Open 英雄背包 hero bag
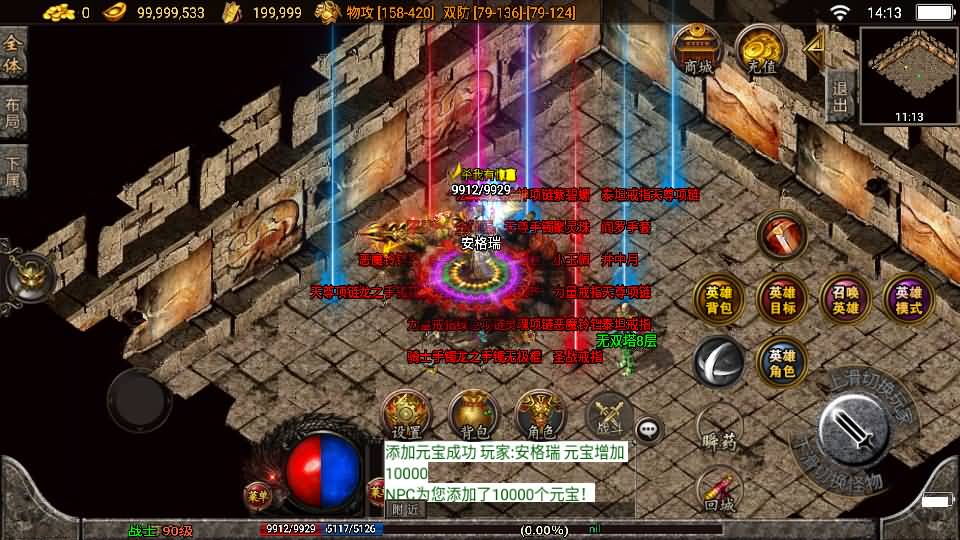 [x=719, y=300]
